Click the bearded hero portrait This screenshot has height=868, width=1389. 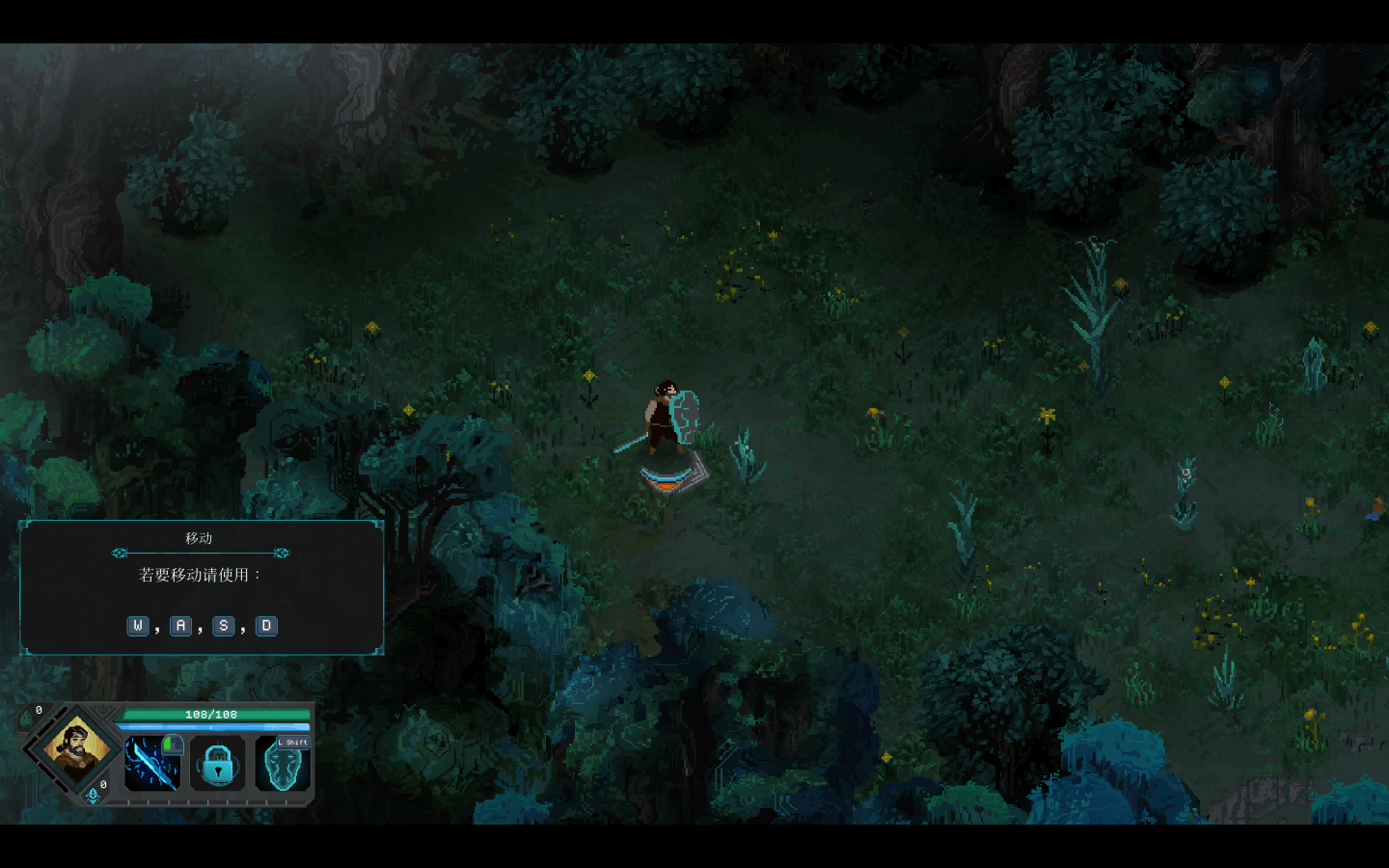click(75, 749)
